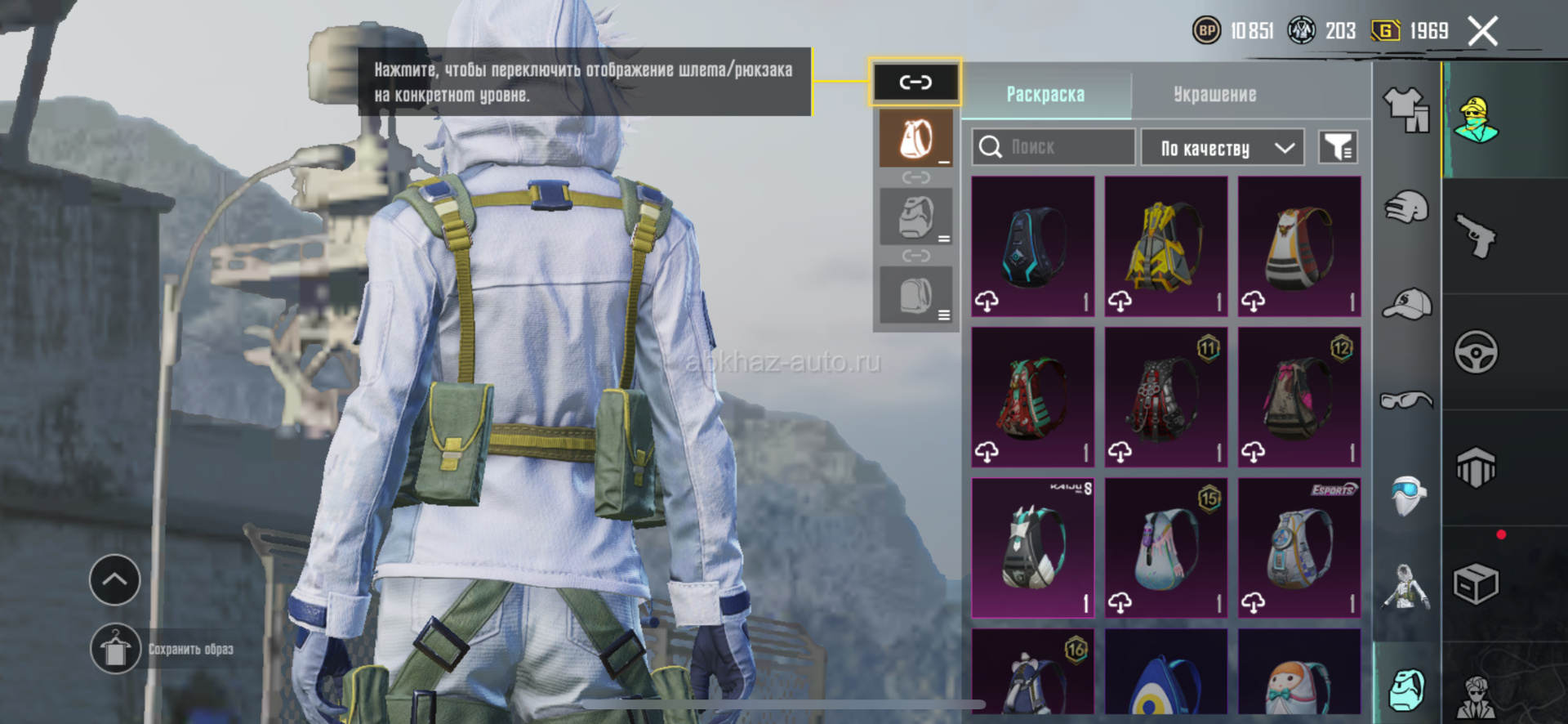The height and width of the screenshot is (724, 1568).
Task: Select the backpack skin with badge 15
Action: 1165,547
